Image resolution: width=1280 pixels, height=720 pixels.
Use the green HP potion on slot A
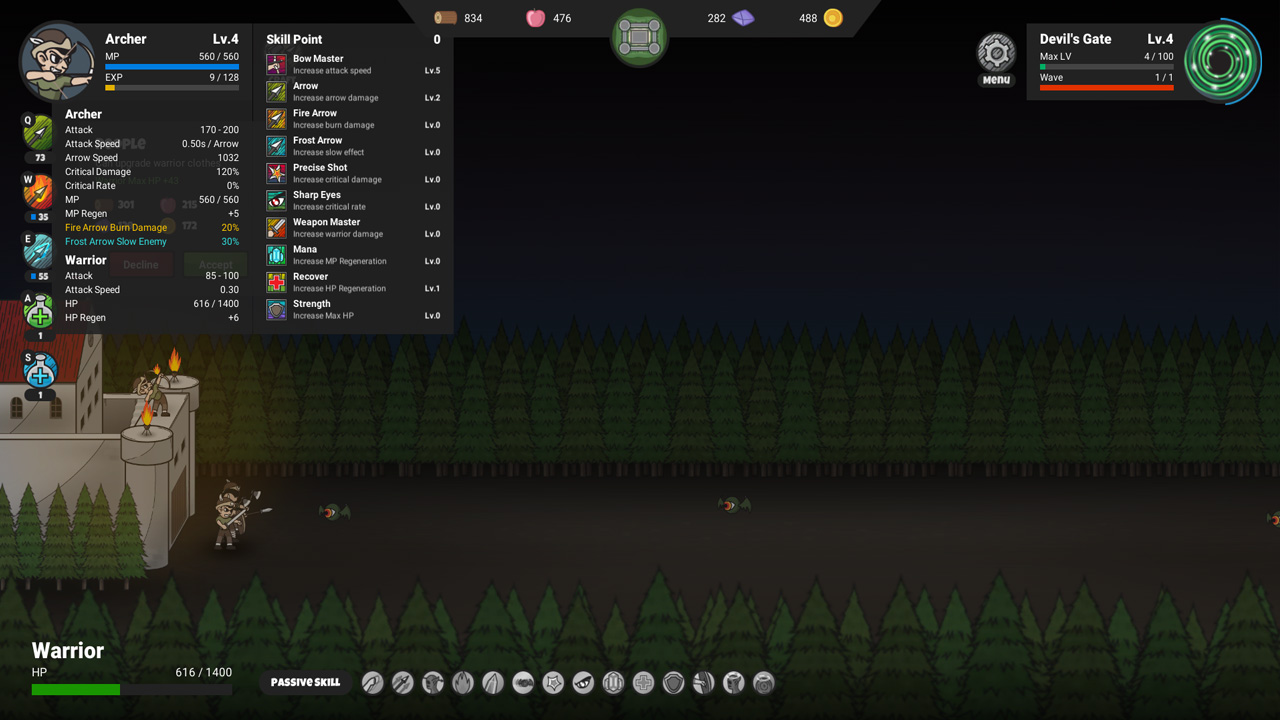click(37, 312)
